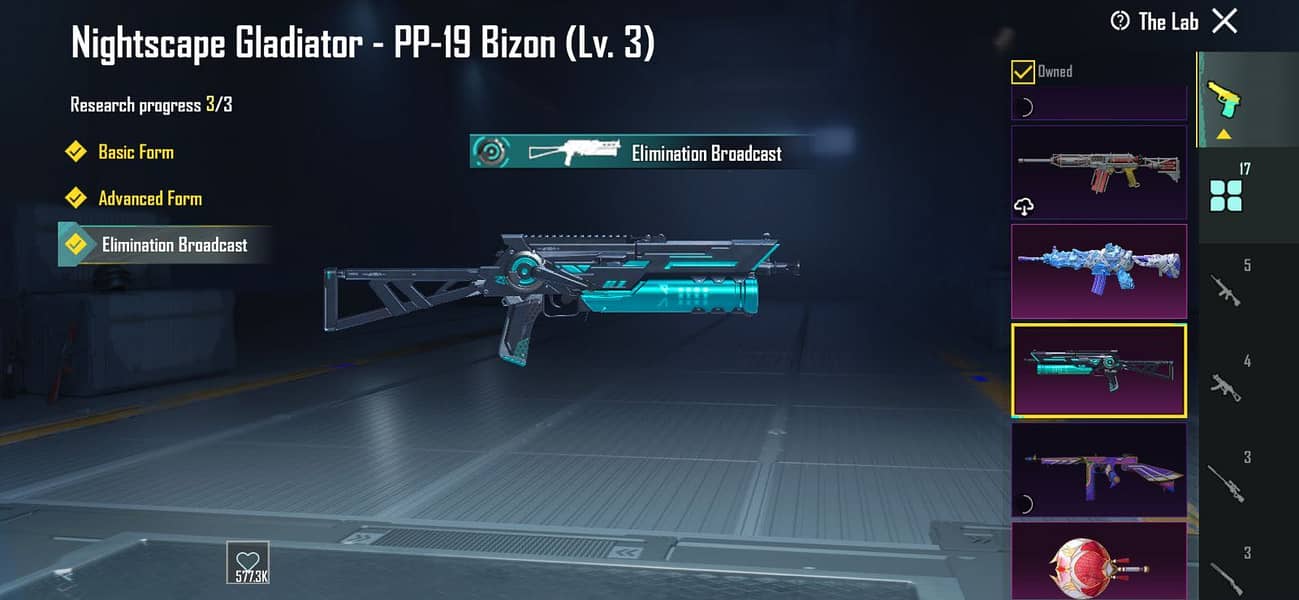
Task: Choose the Elimination Broadcast stage in list
Action: point(173,245)
